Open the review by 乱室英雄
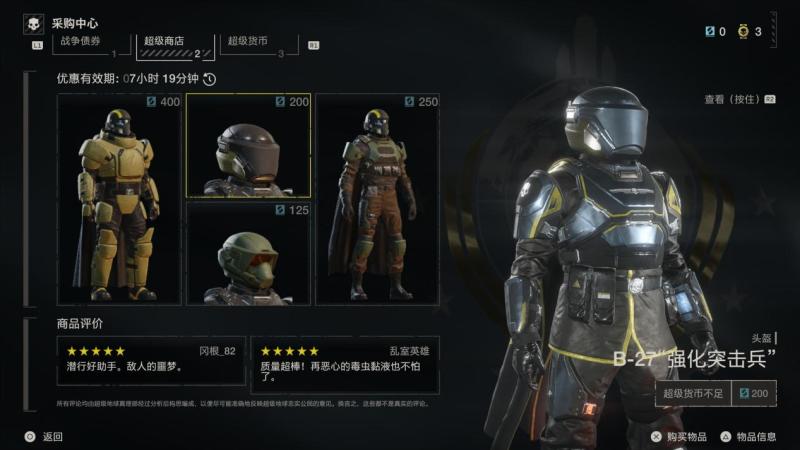This screenshot has height=450, width=800. [x=344, y=359]
